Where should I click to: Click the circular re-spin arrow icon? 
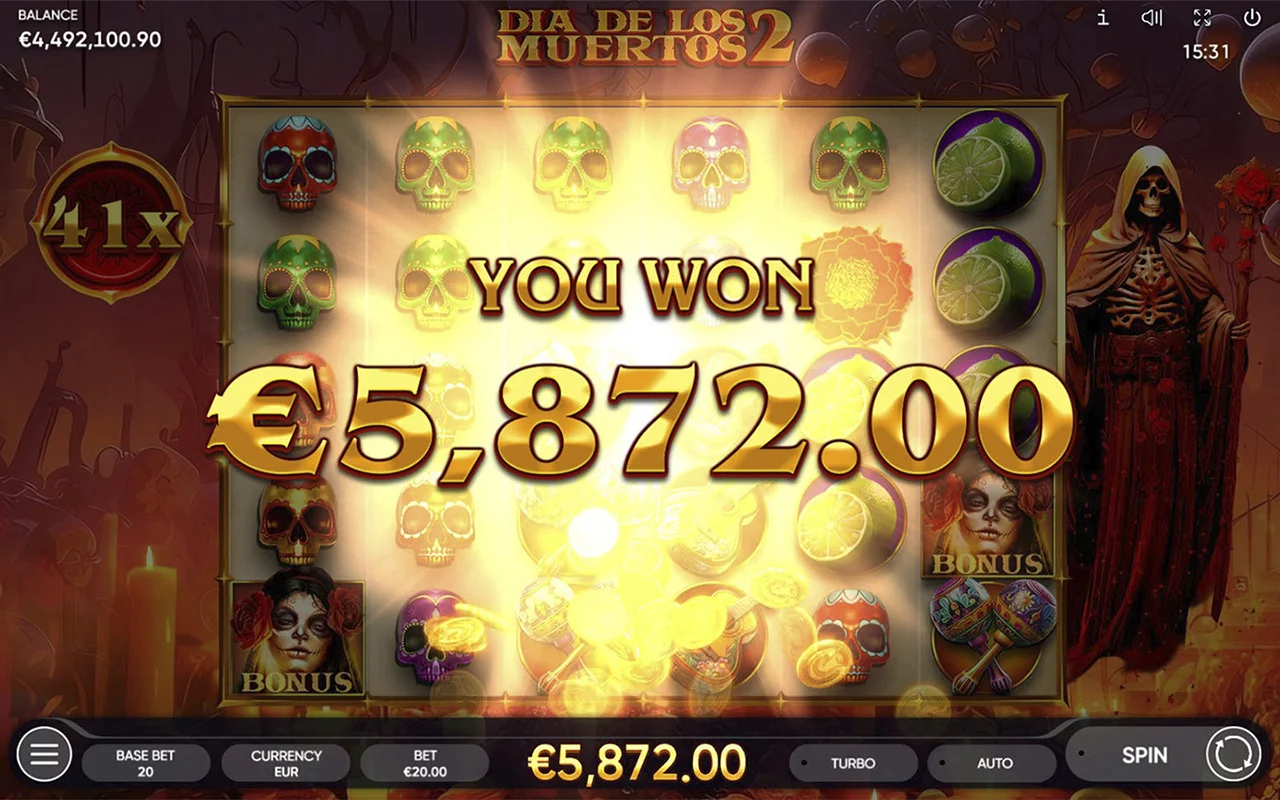point(1232,755)
